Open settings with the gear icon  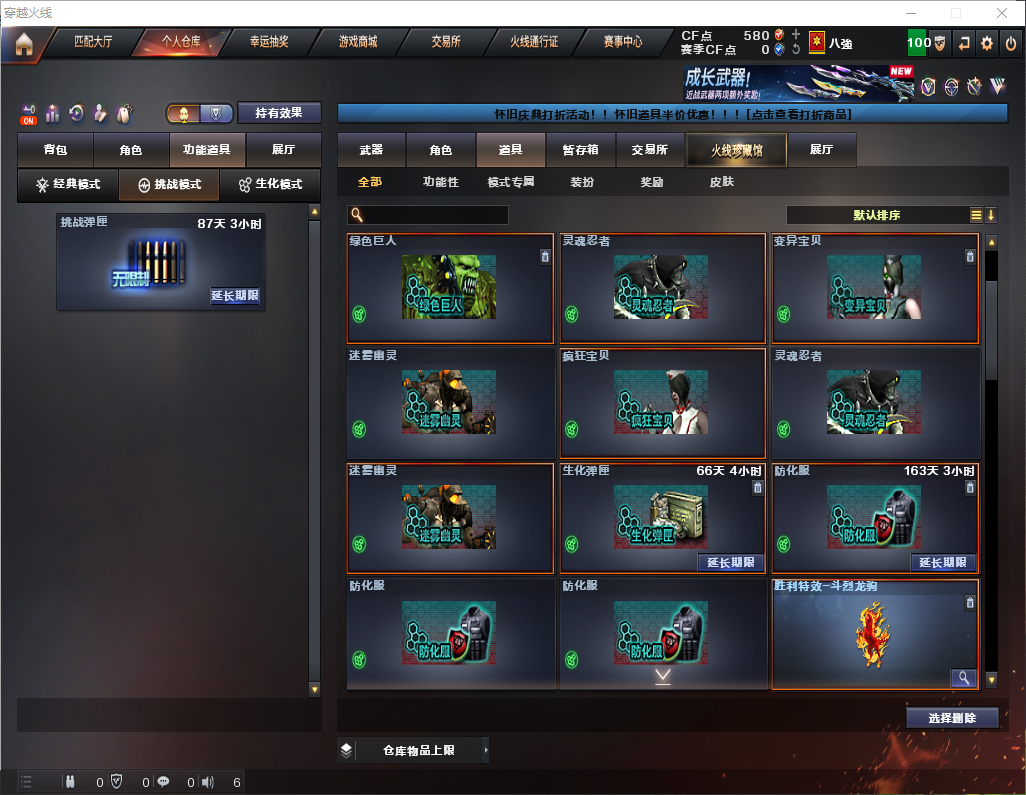pyautogui.click(x=987, y=44)
